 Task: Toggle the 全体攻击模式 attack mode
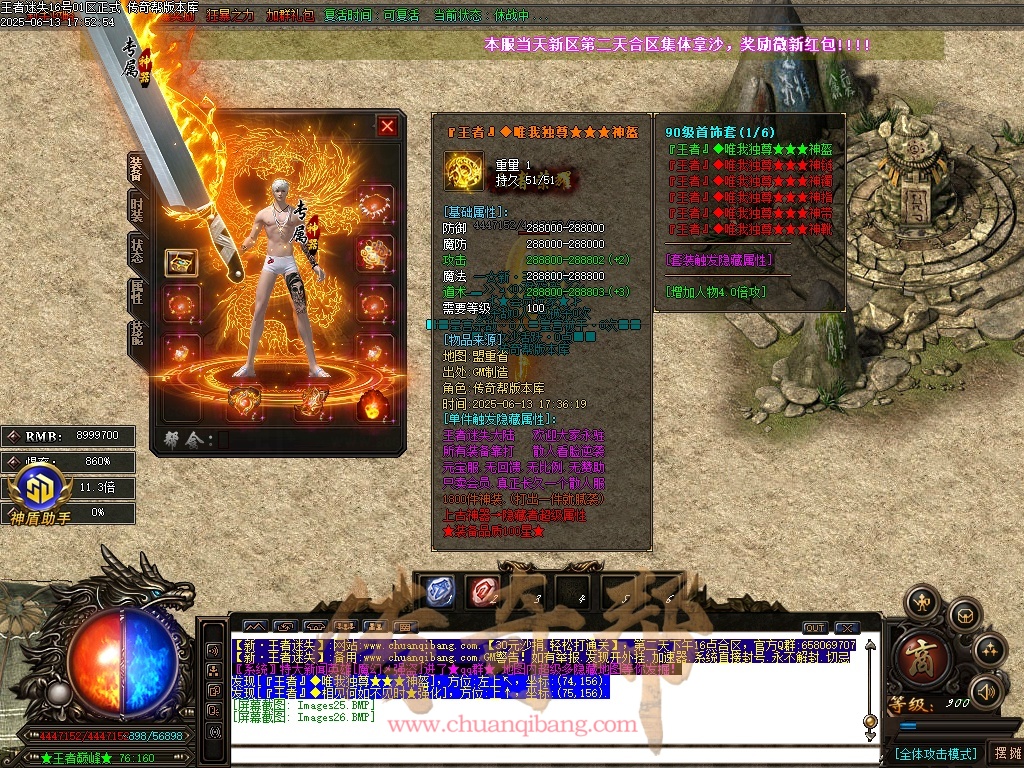934,753
